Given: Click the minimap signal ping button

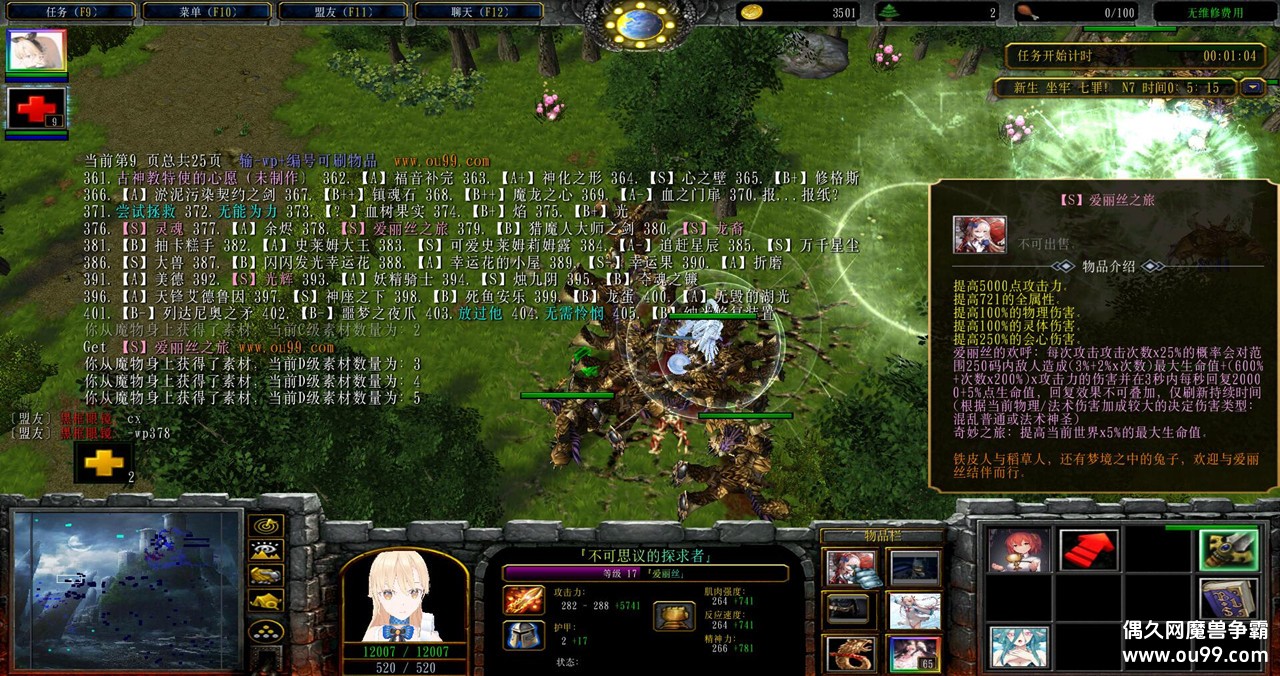Looking at the screenshot, I should [265, 525].
